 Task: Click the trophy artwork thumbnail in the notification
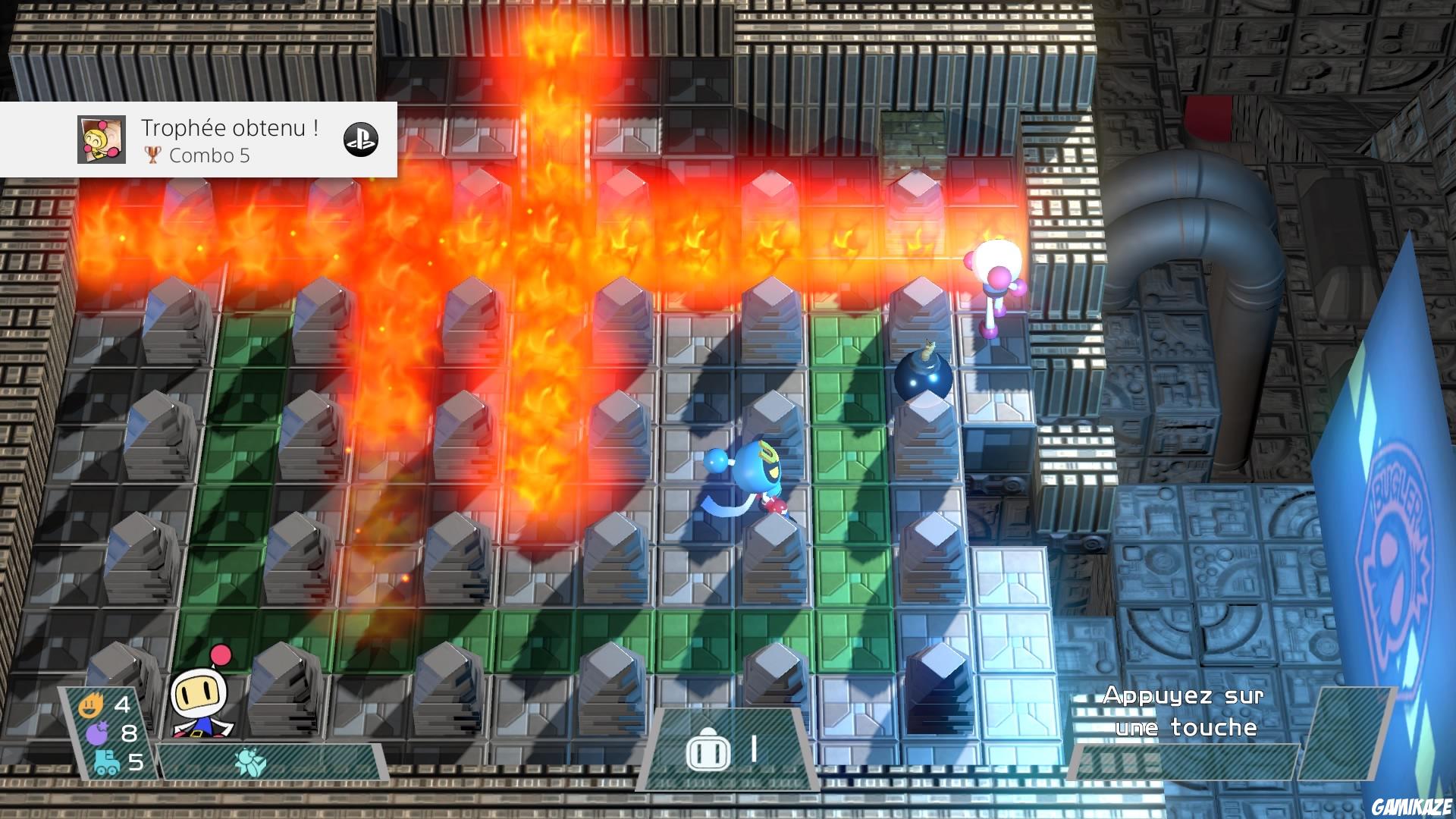[x=102, y=140]
